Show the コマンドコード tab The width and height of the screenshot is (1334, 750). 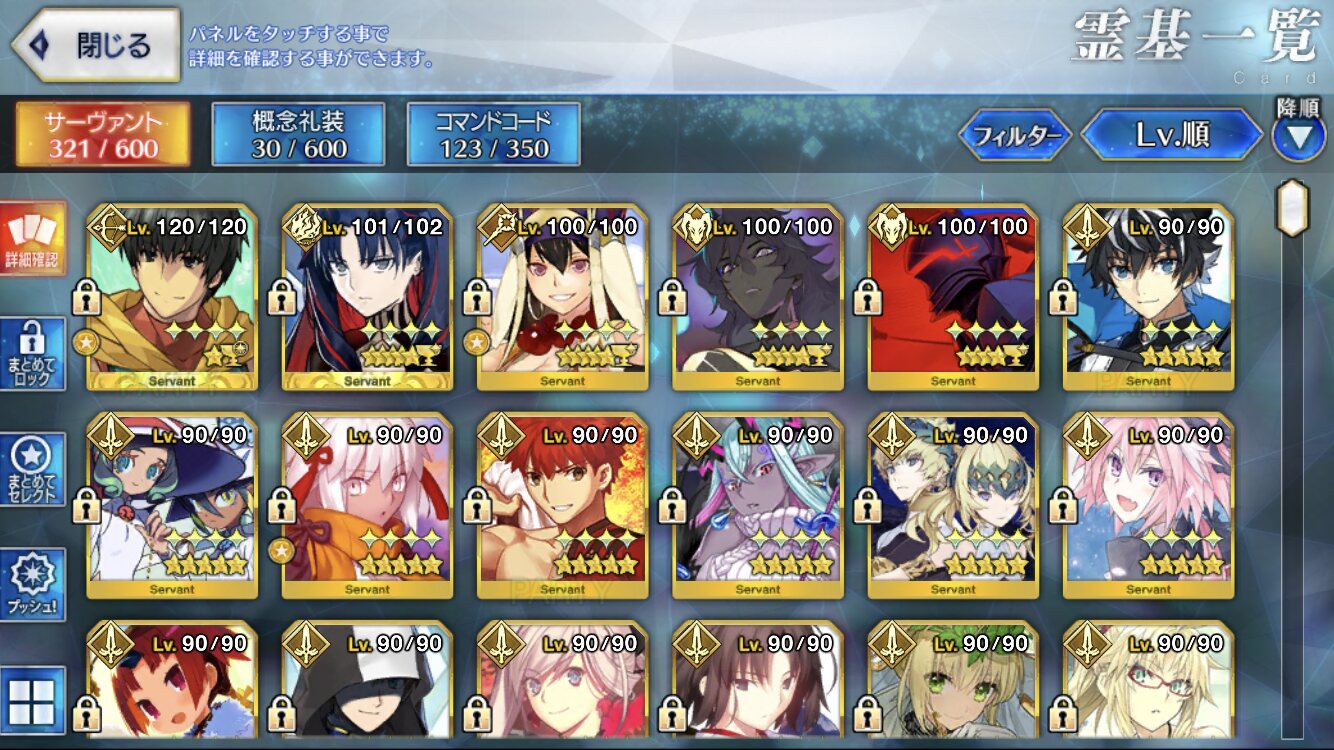(493, 135)
